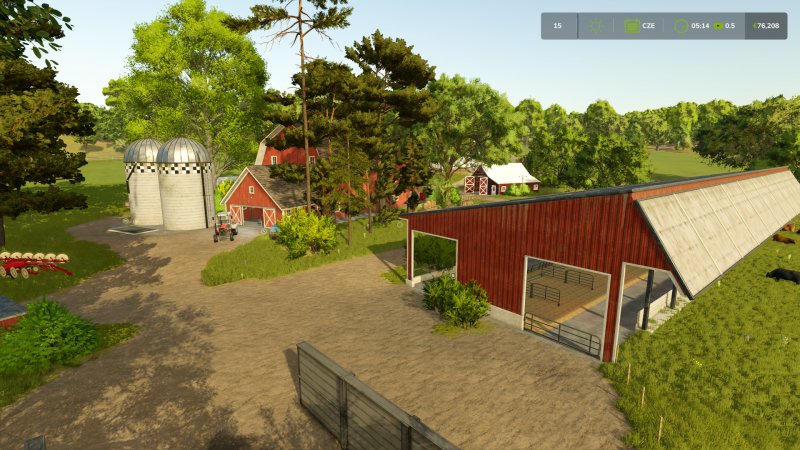The width and height of the screenshot is (800, 450).
Task: Select the clock icon in the HUD
Action: tap(681, 26)
